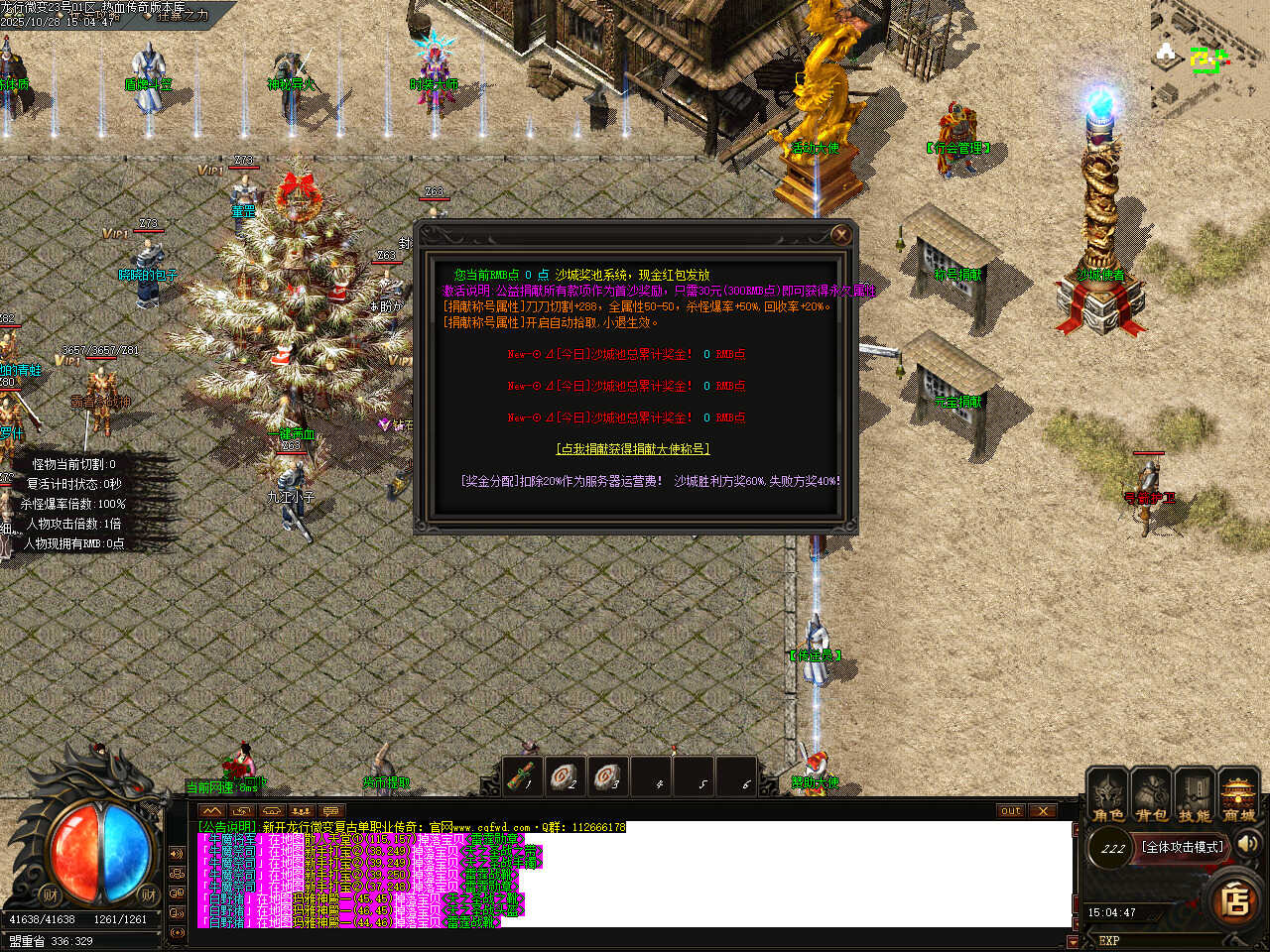Open the 背包 inventory bag
This screenshot has height=952, width=1270.
[1152, 796]
